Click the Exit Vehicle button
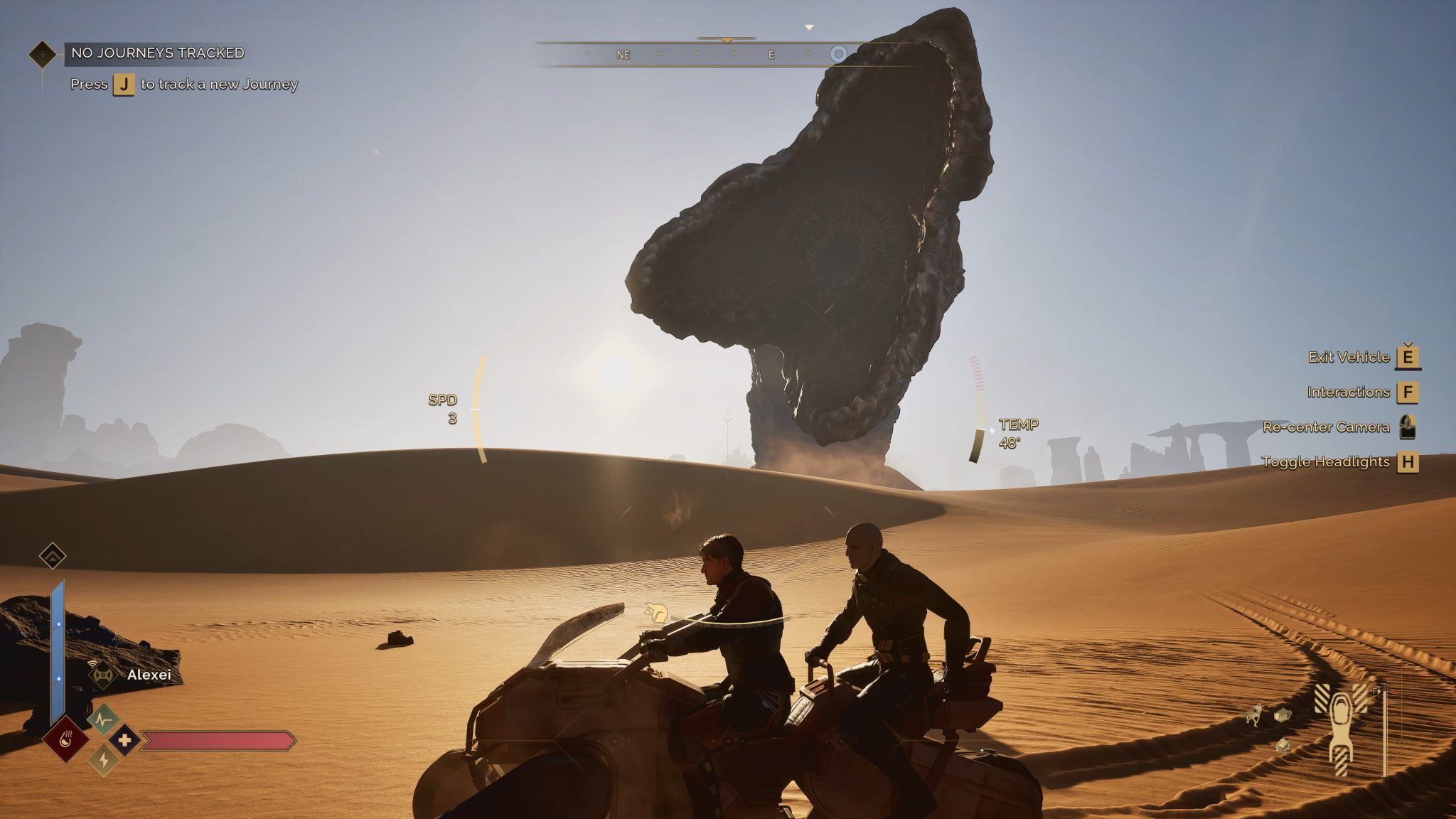 (x=1350, y=358)
